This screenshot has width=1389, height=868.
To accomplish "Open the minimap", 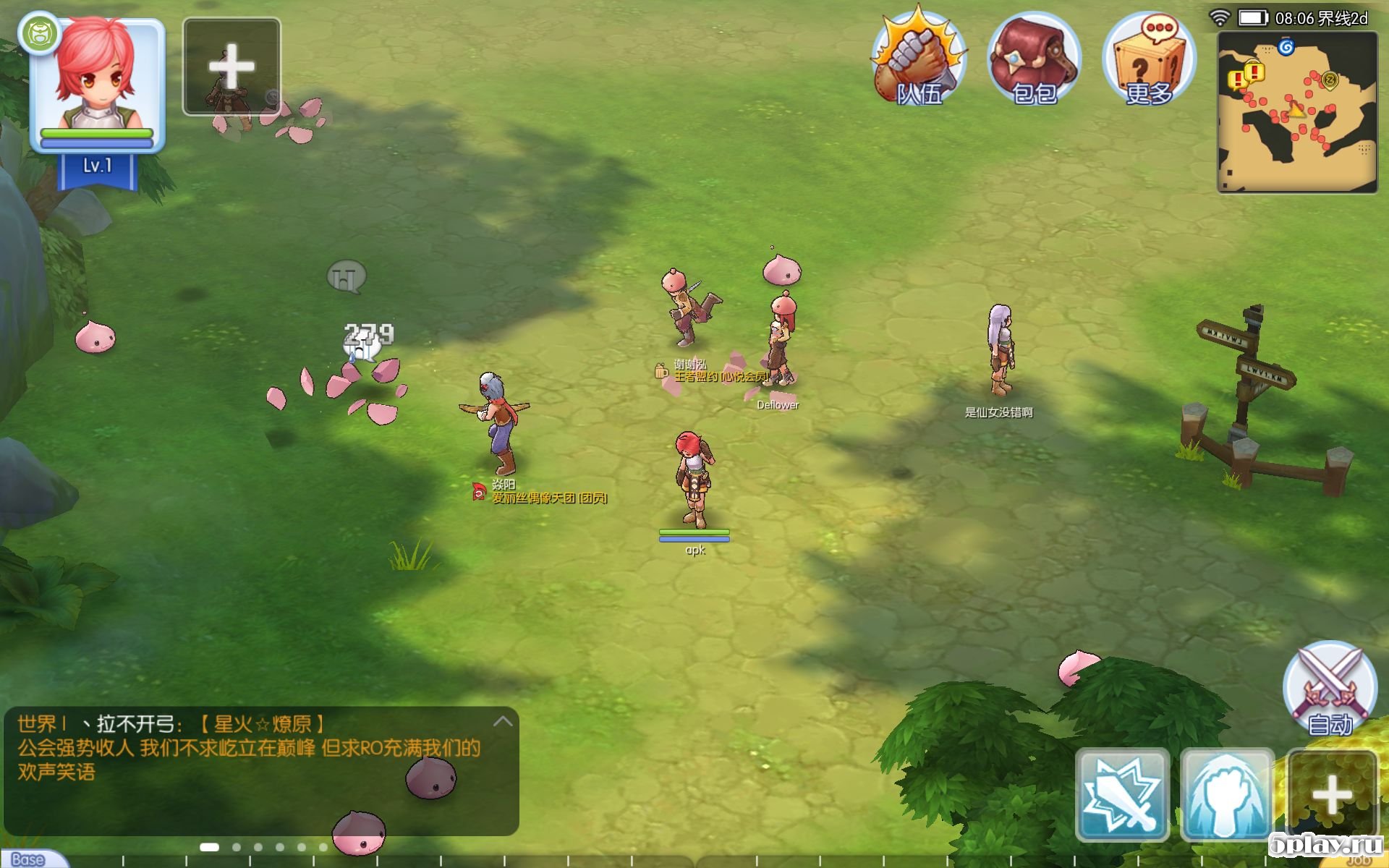I will [1297, 112].
